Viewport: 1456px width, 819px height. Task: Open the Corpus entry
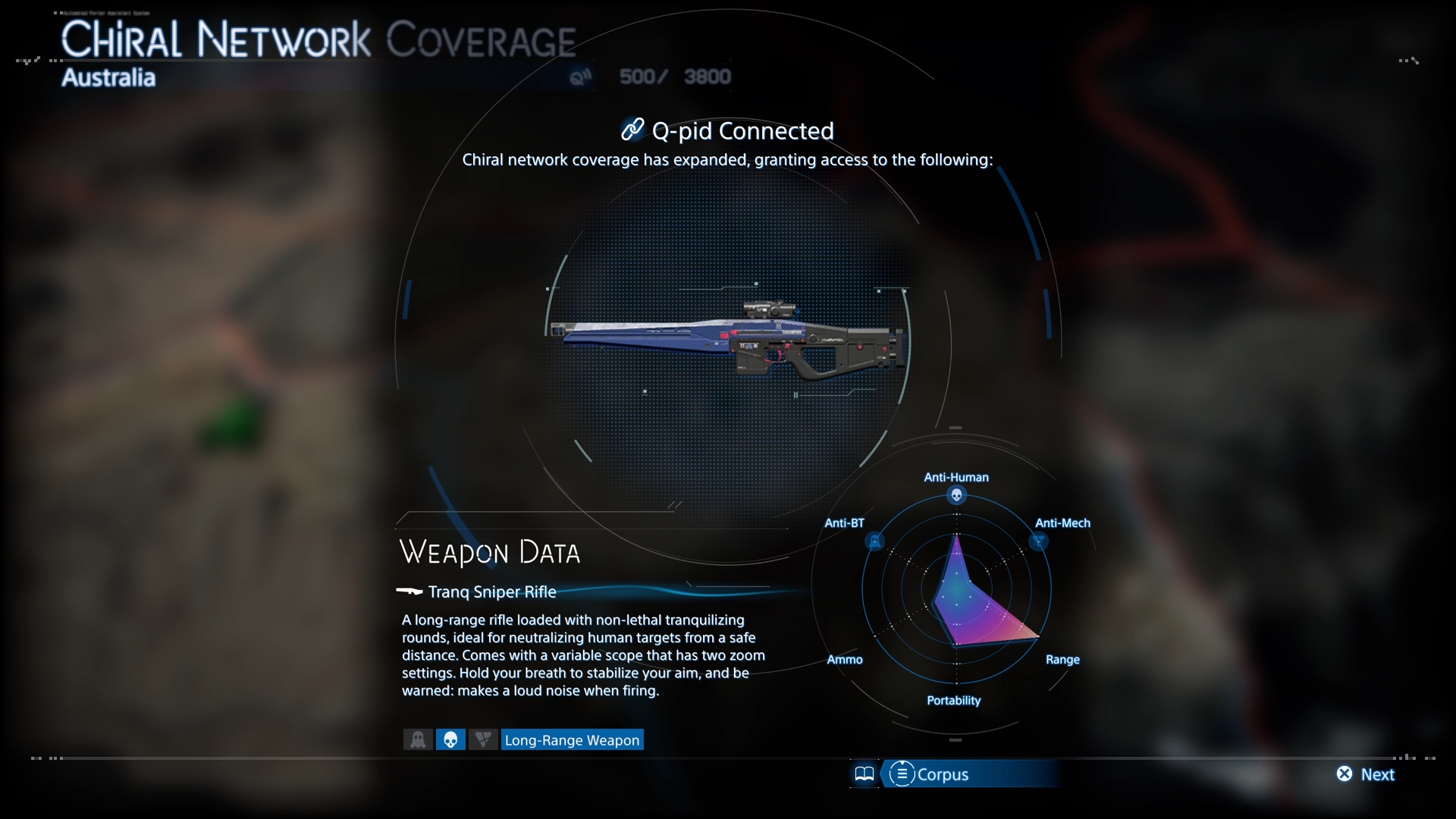point(930,774)
